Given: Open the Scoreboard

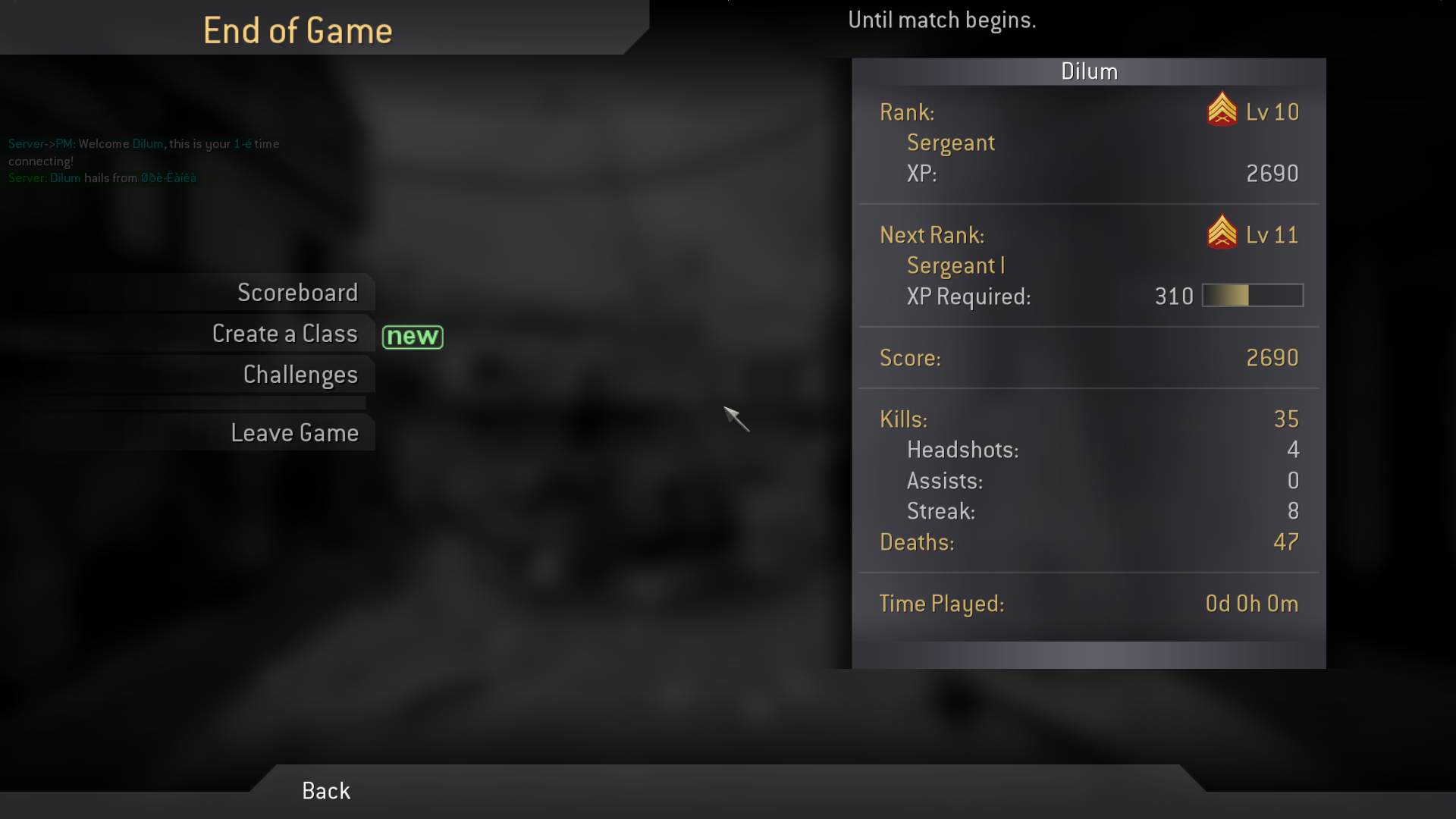Looking at the screenshot, I should tap(298, 292).
